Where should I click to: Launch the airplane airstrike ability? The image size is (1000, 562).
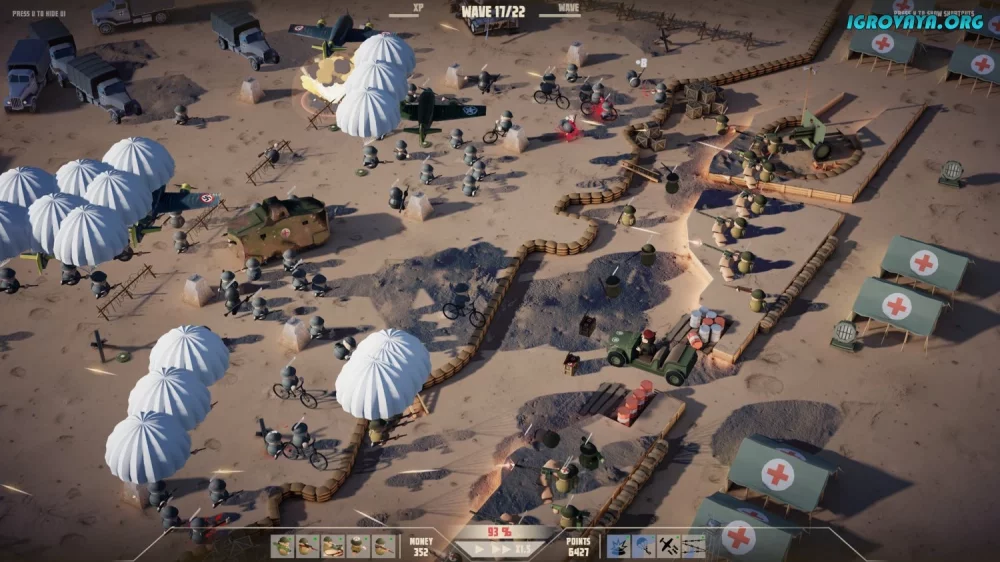(669, 547)
